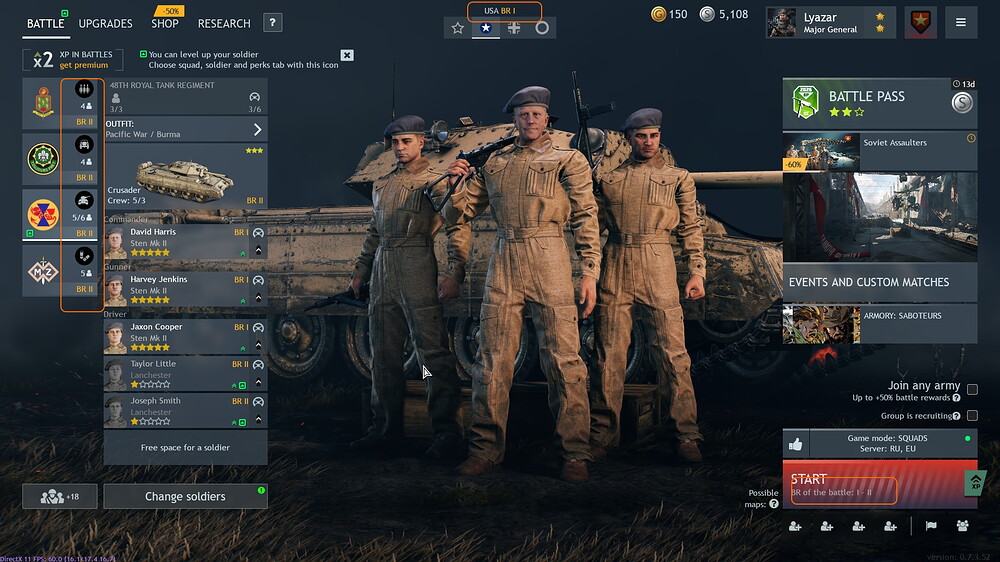Click the Change soldiers button
1000x562 pixels.
185,496
